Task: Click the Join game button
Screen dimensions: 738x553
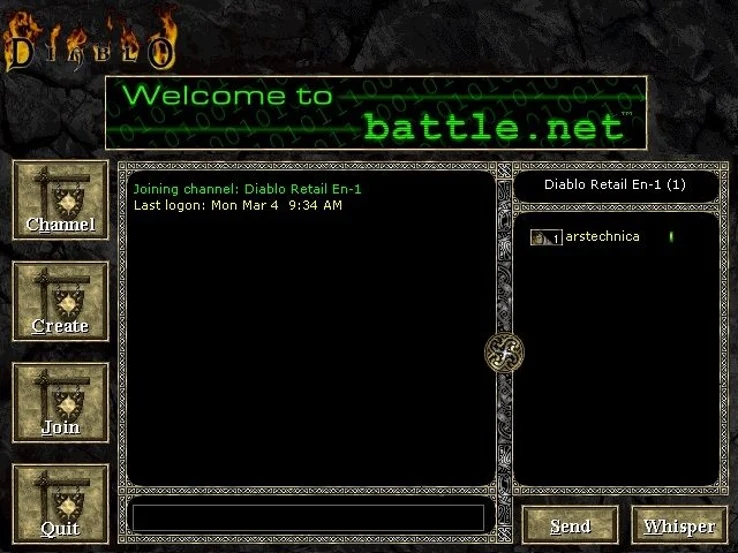Action: tap(60, 403)
